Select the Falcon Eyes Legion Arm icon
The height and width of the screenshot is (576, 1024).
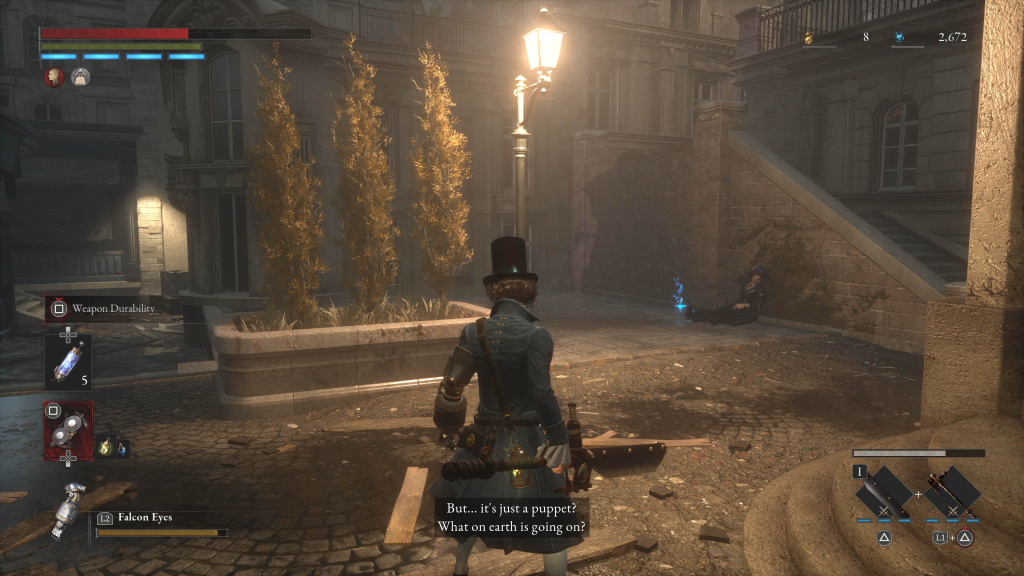tap(68, 509)
